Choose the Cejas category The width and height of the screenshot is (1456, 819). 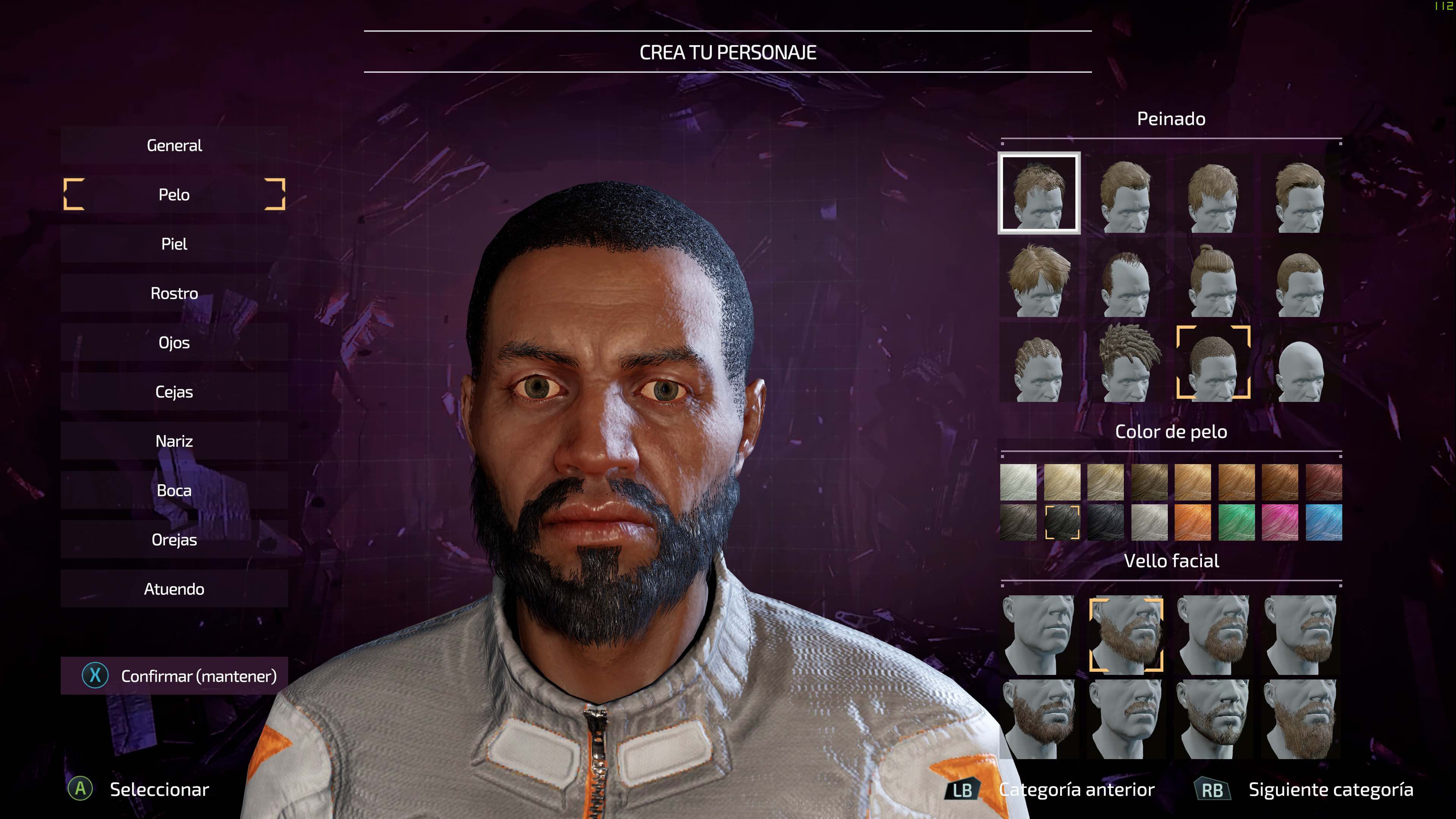point(174,391)
